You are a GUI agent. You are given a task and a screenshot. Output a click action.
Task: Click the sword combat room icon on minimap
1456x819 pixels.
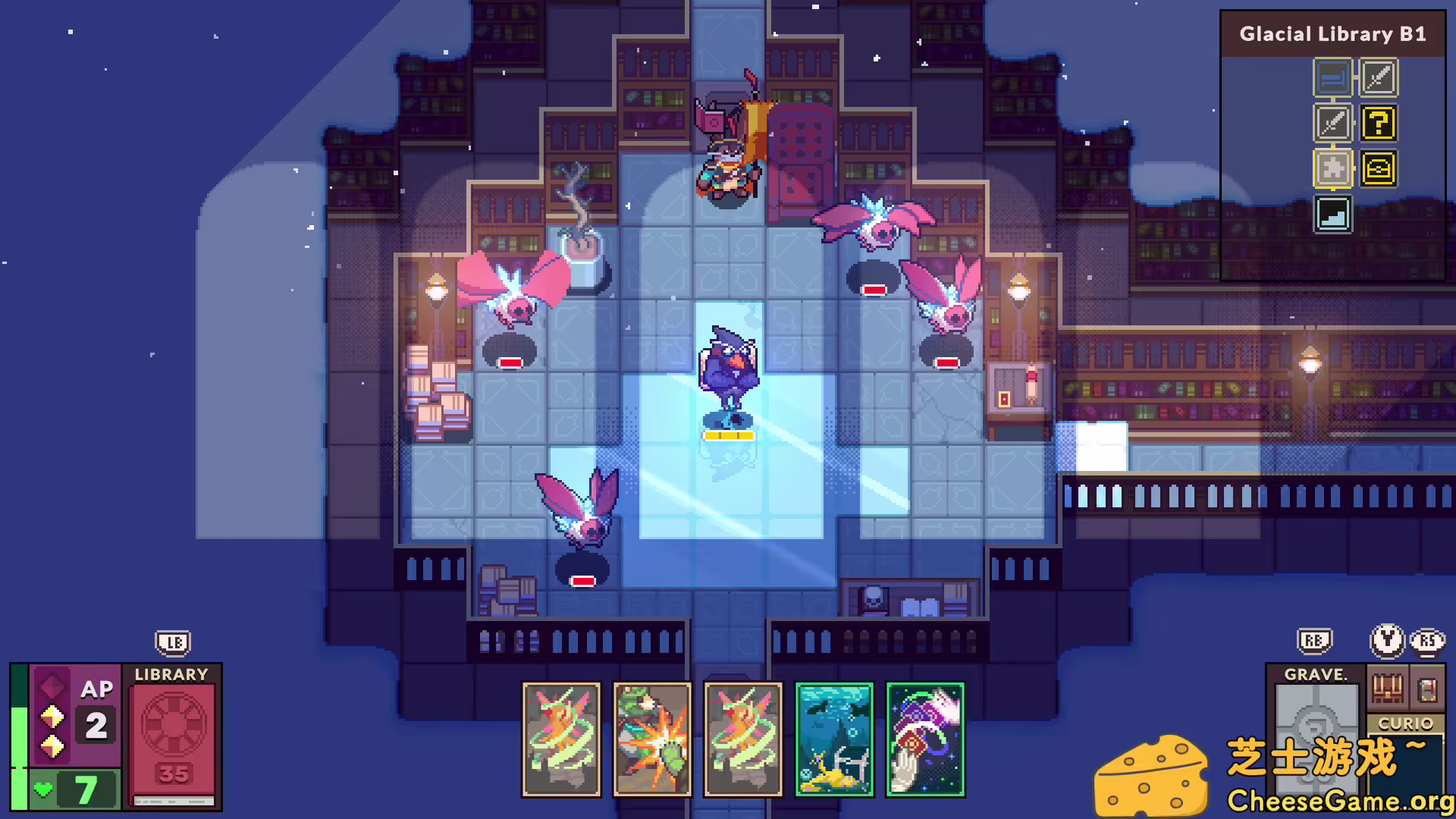click(1379, 78)
